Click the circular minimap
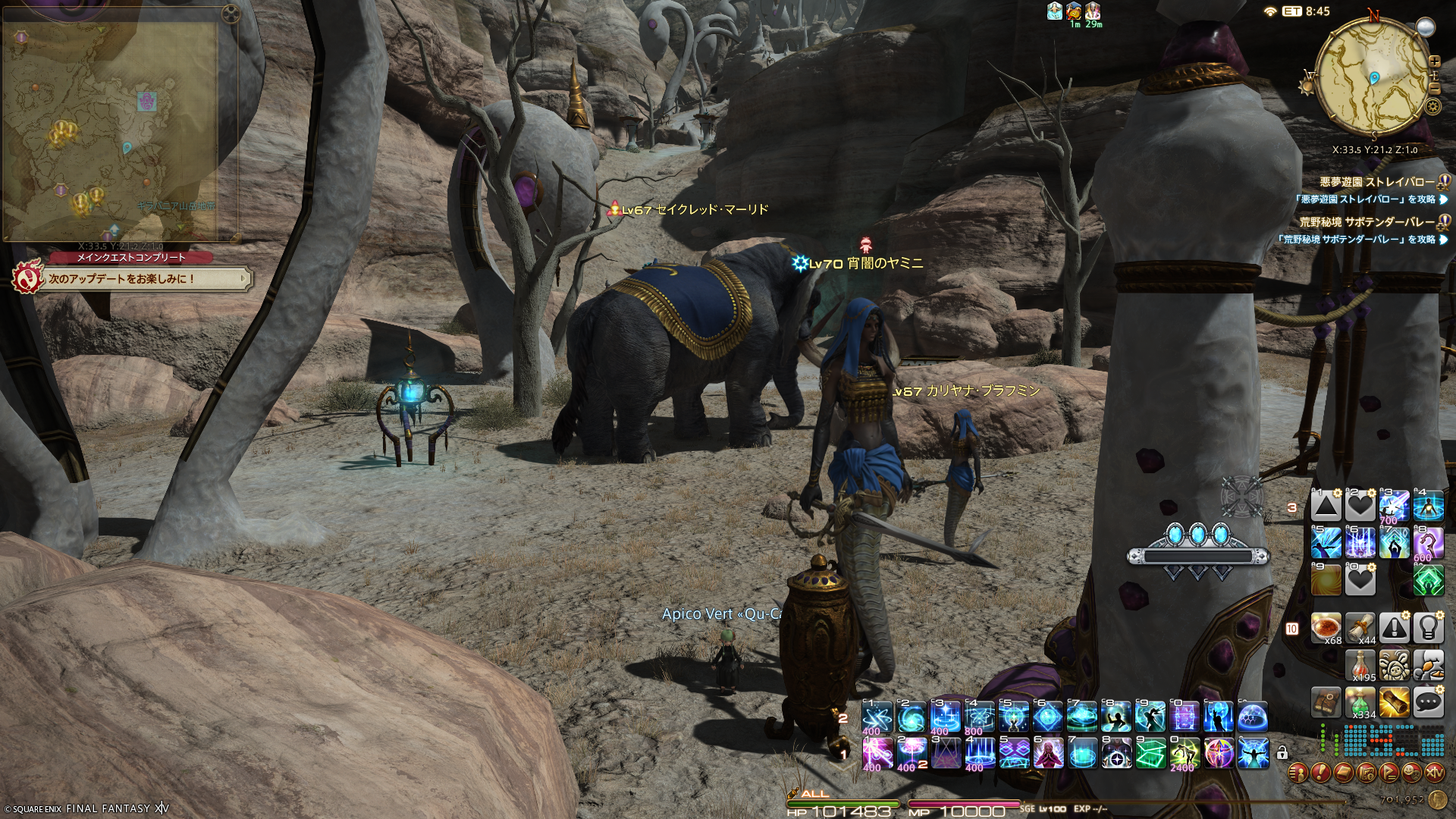The width and height of the screenshot is (1456, 819). pyautogui.click(x=1373, y=77)
